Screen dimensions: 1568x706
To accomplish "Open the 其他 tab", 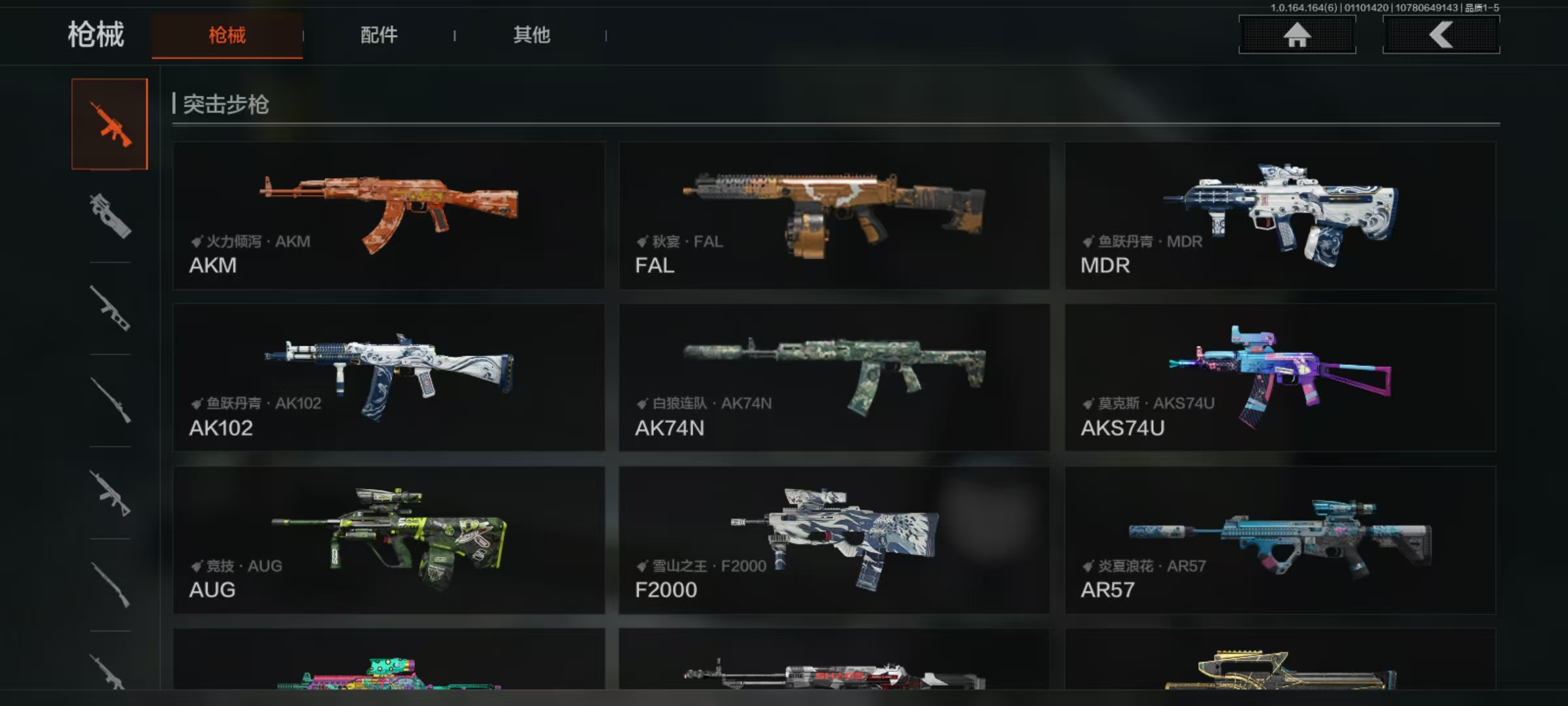I will pos(531,35).
